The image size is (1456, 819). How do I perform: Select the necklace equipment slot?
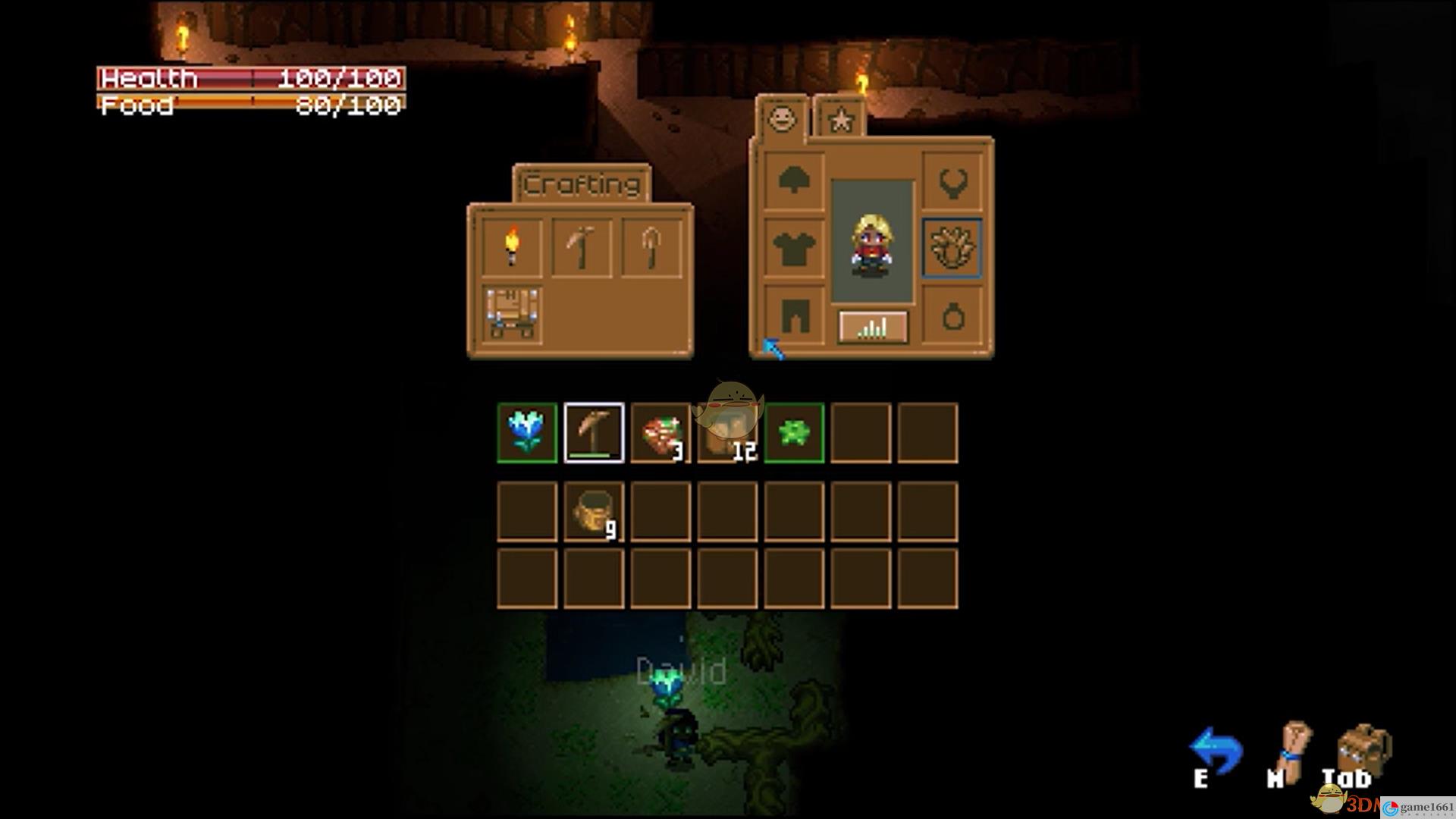(952, 180)
